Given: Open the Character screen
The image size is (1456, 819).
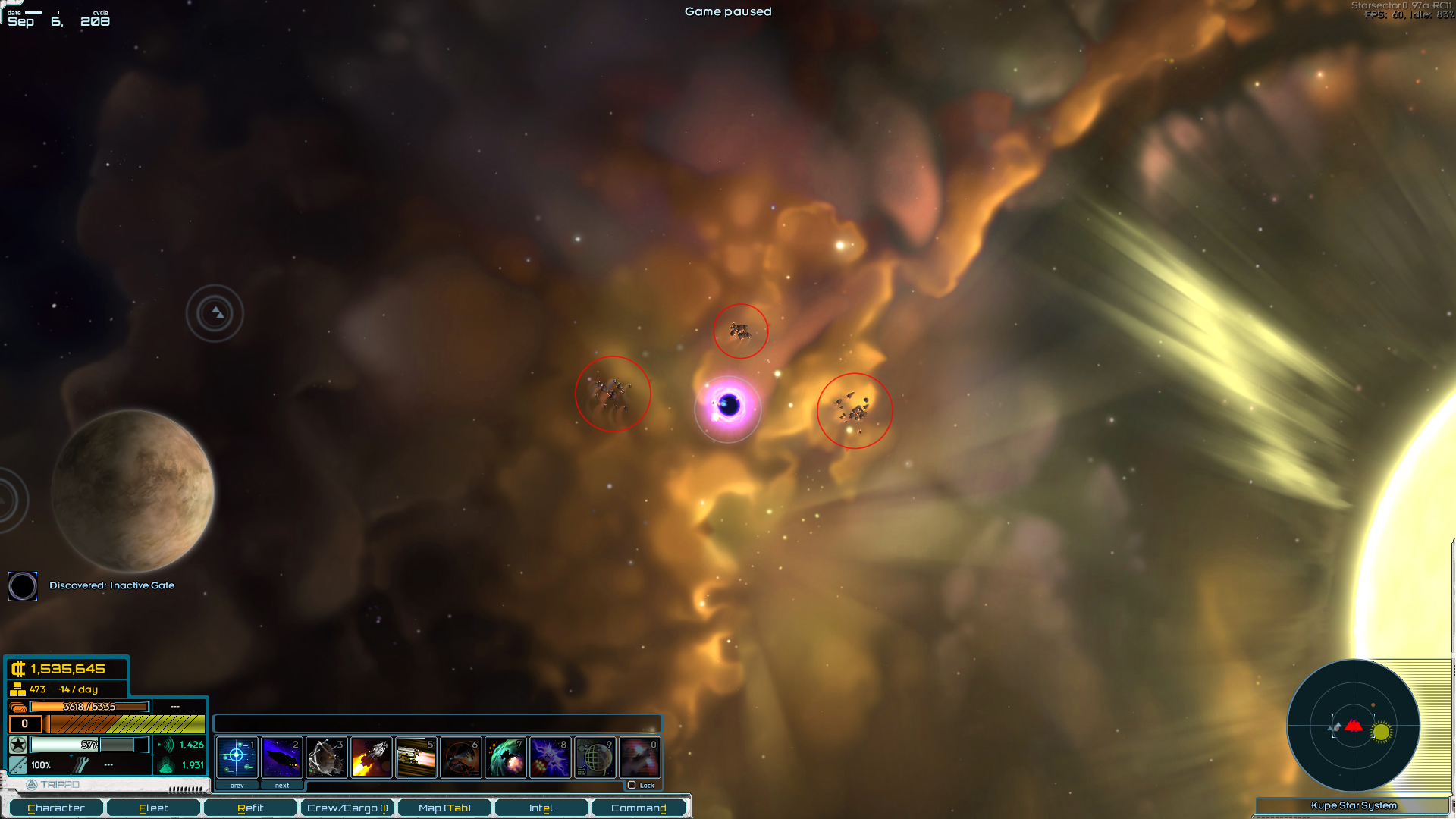Looking at the screenshot, I should [56, 808].
